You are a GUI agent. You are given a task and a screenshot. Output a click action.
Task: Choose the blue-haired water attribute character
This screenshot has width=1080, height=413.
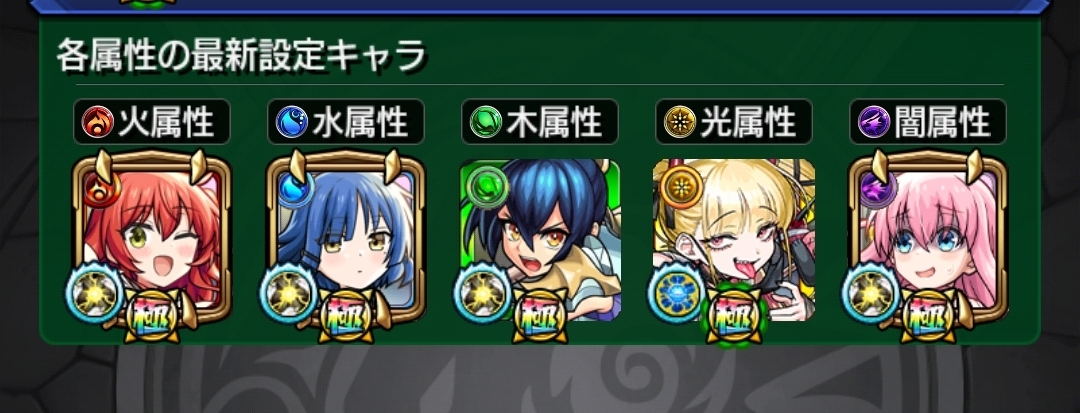pyautogui.click(x=346, y=240)
